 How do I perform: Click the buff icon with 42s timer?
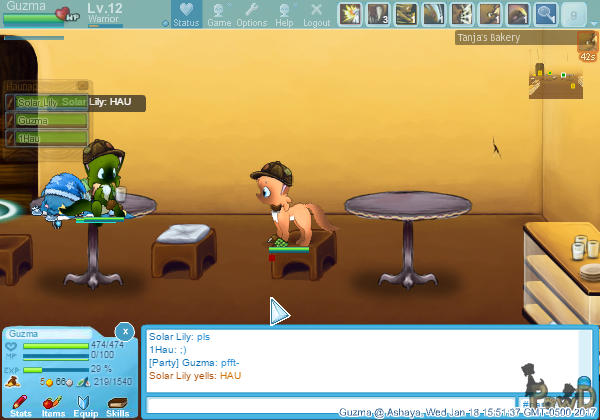click(588, 43)
